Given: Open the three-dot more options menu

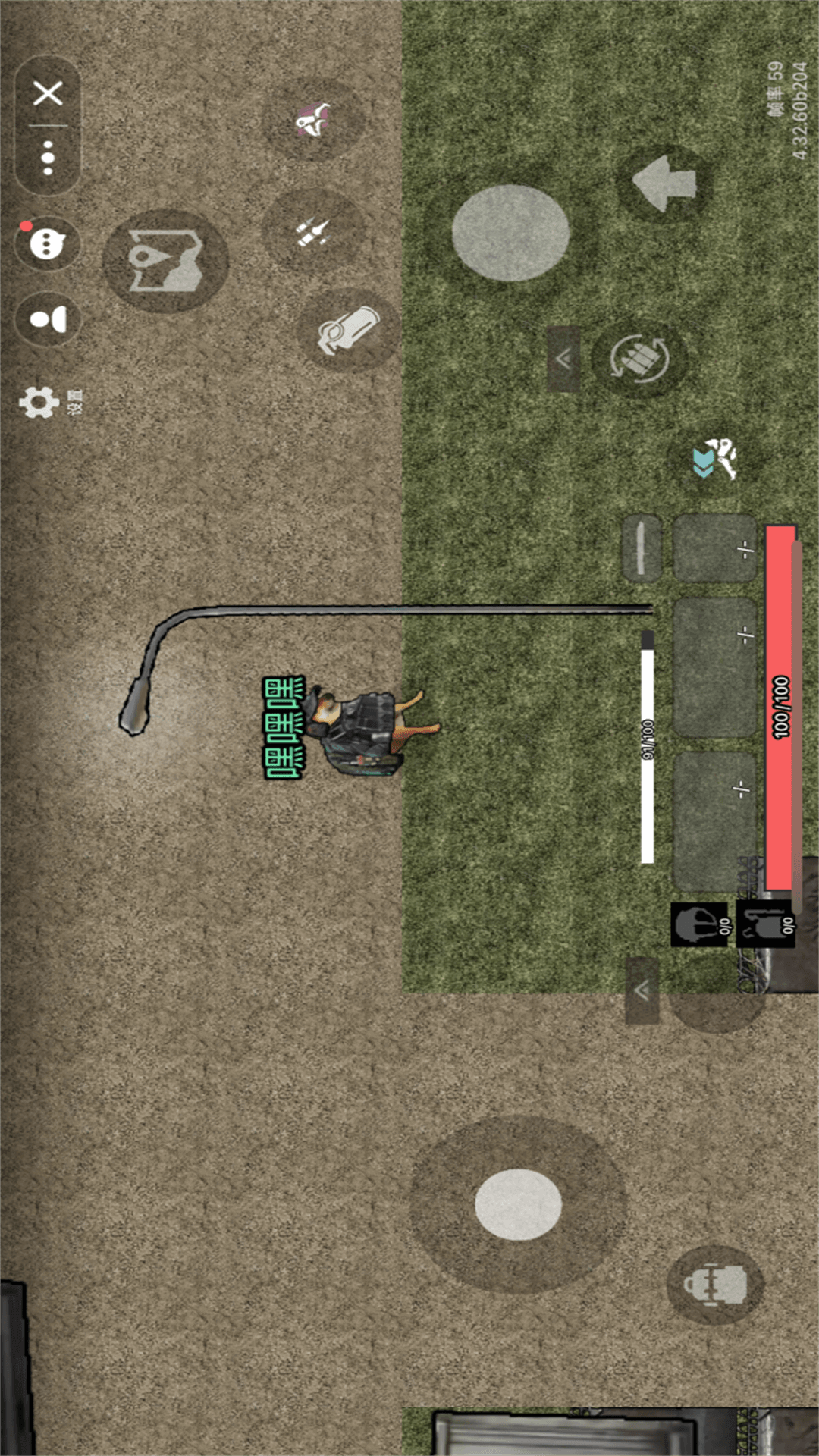Looking at the screenshot, I should pos(48,158).
